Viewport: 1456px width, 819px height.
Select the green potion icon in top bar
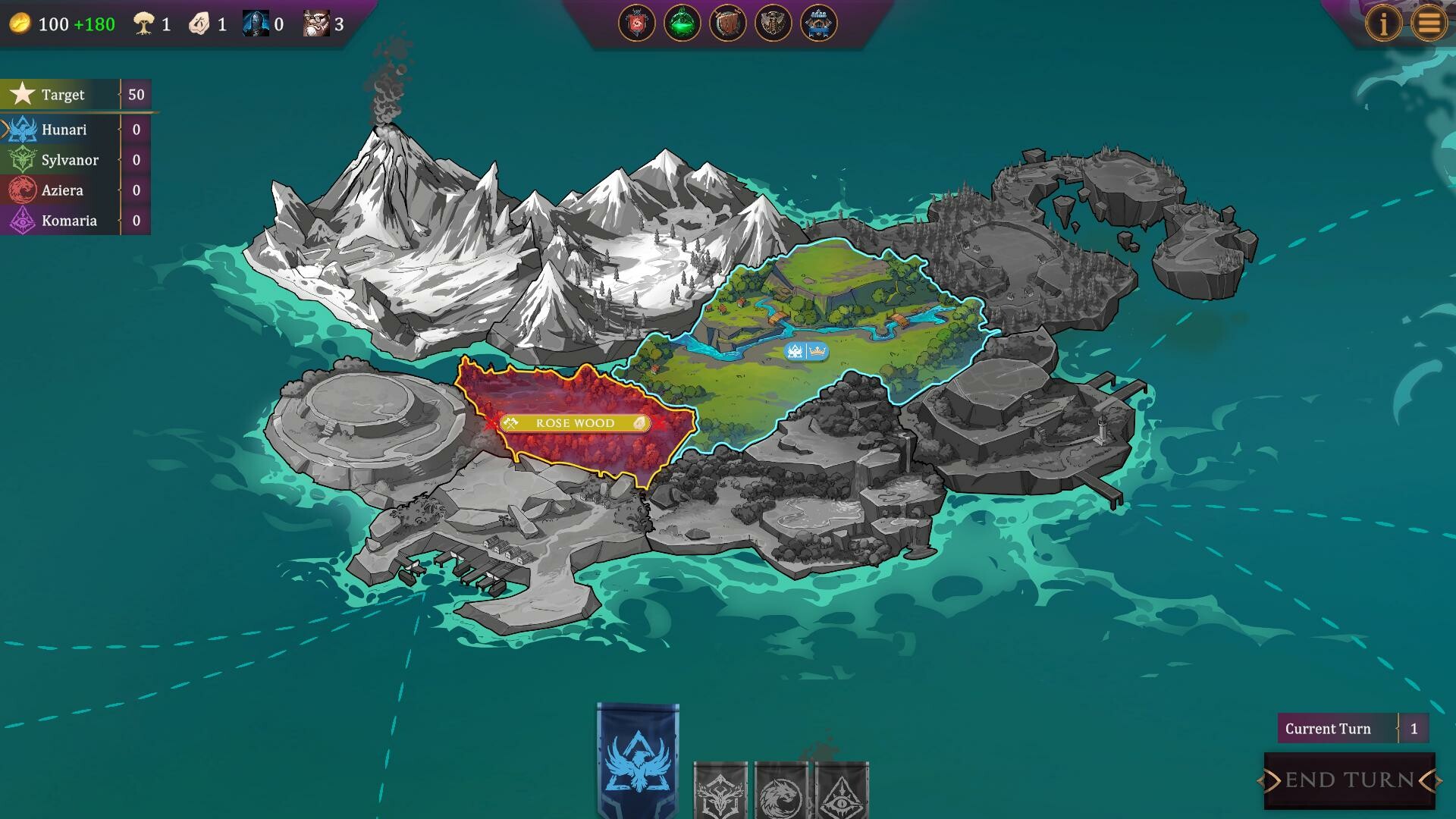[681, 22]
